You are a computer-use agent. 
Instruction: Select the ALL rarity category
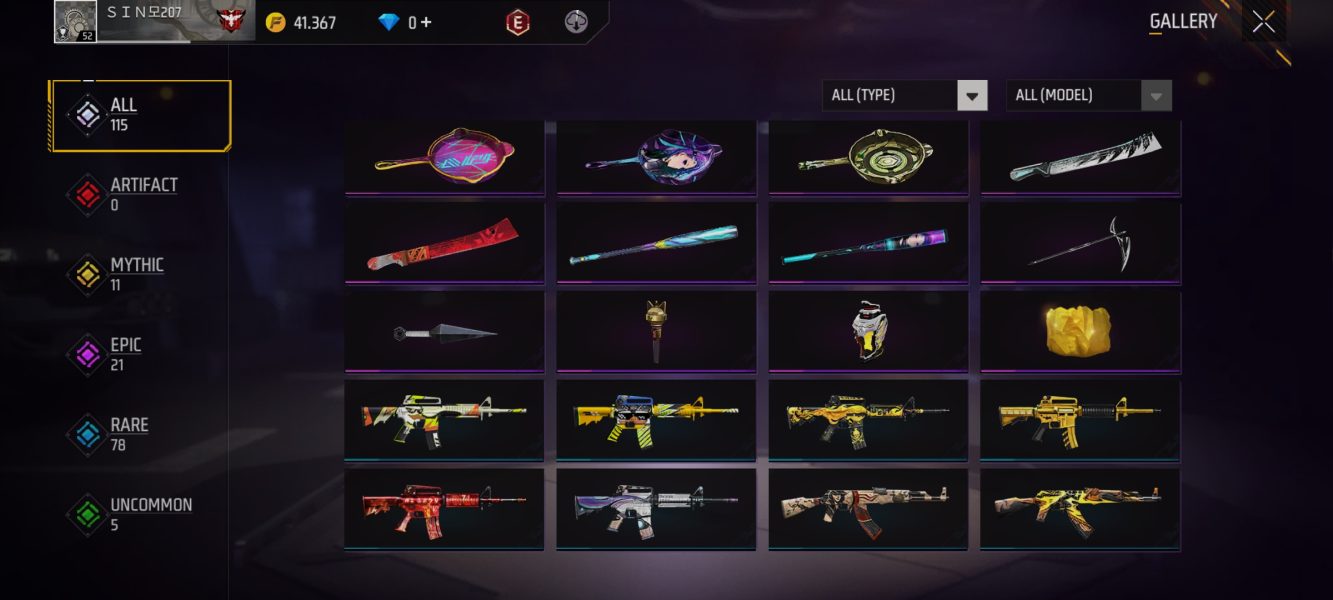pyautogui.click(x=140, y=116)
